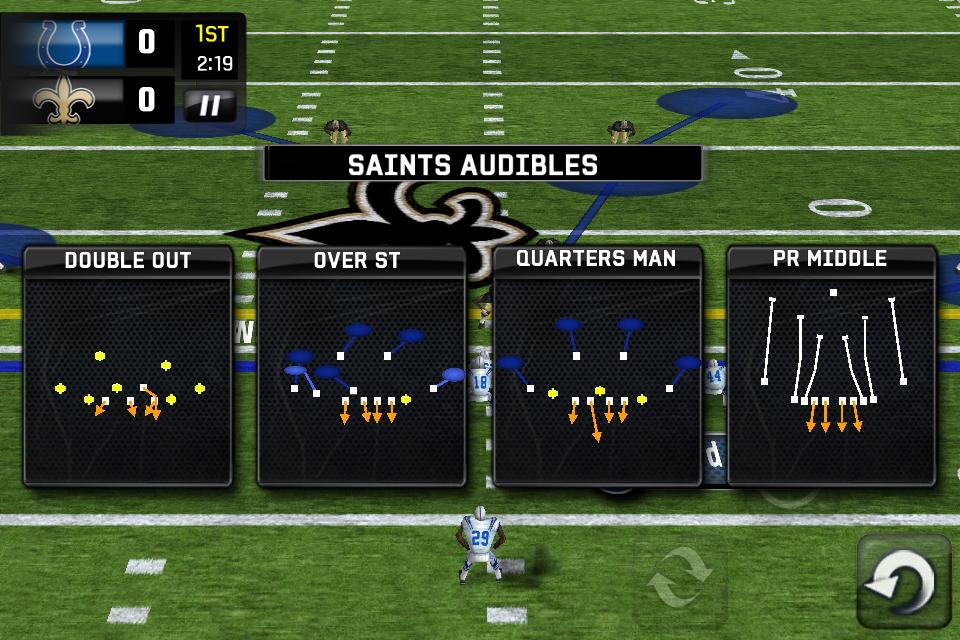Click the curved-arrow back button
This screenshot has height=640, width=960.
tap(904, 581)
